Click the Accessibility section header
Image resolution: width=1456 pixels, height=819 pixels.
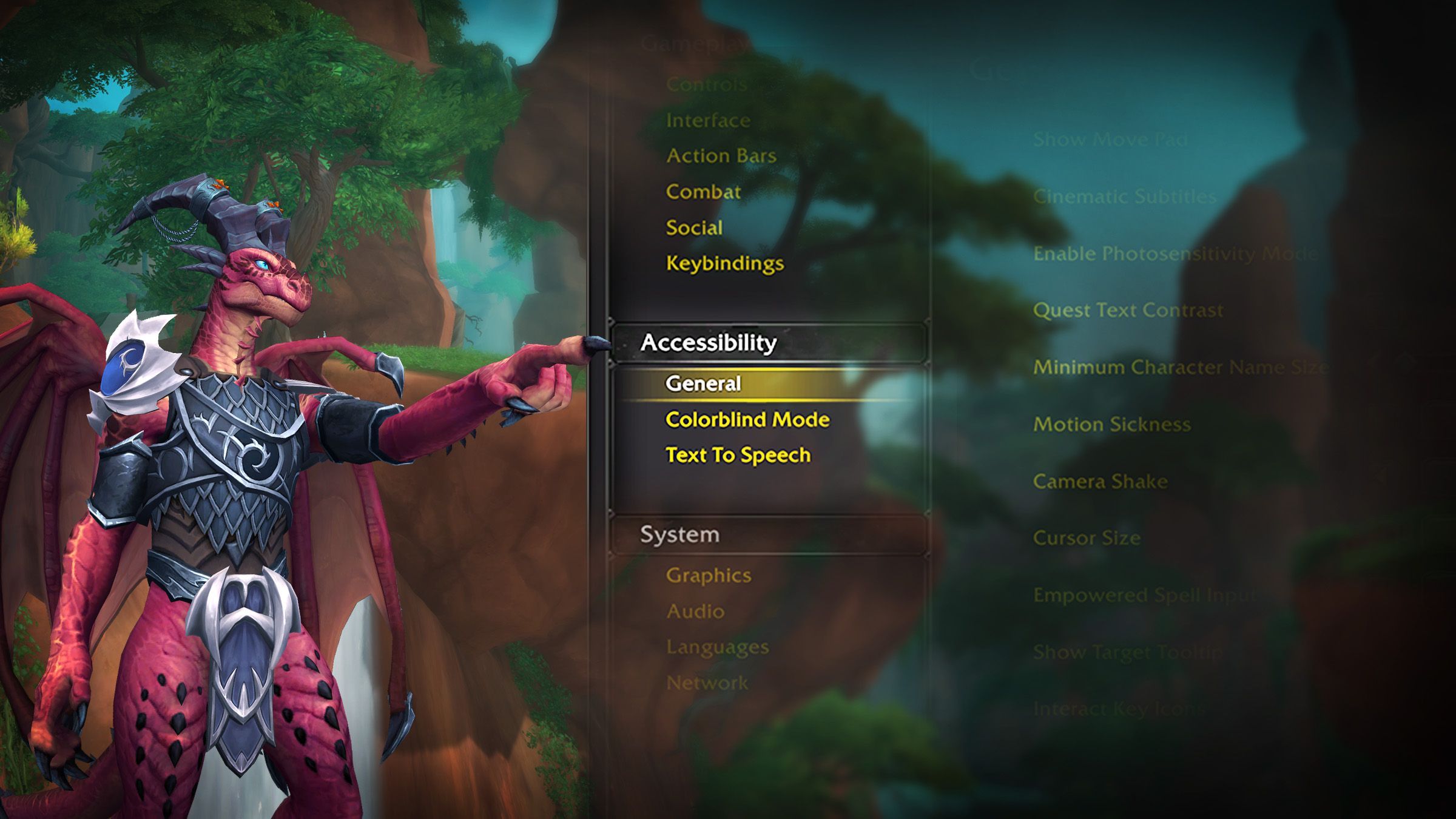click(x=709, y=343)
